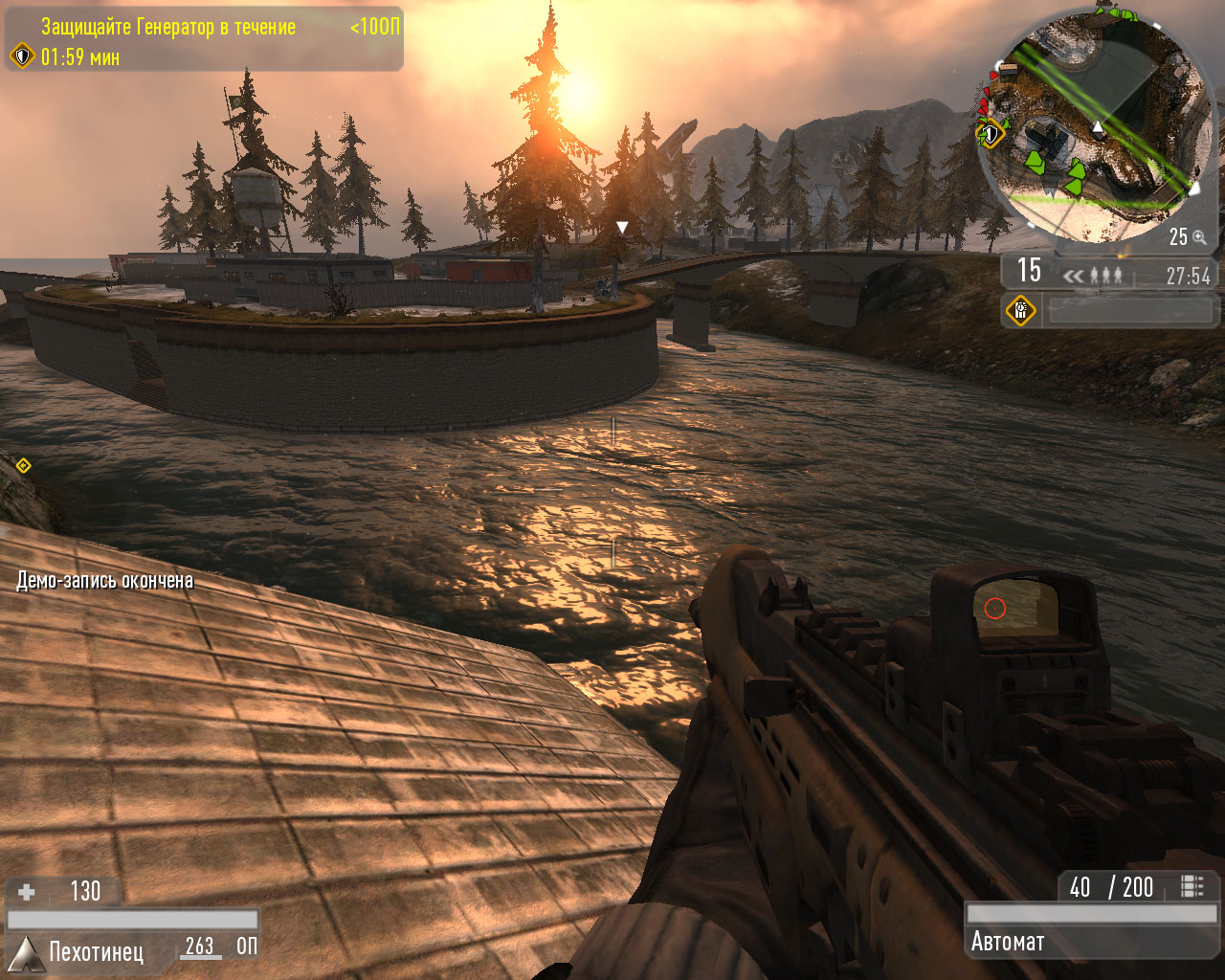Click the minimap zoom magnifier icon
1225x980 pixels.
coord(1199,237)
